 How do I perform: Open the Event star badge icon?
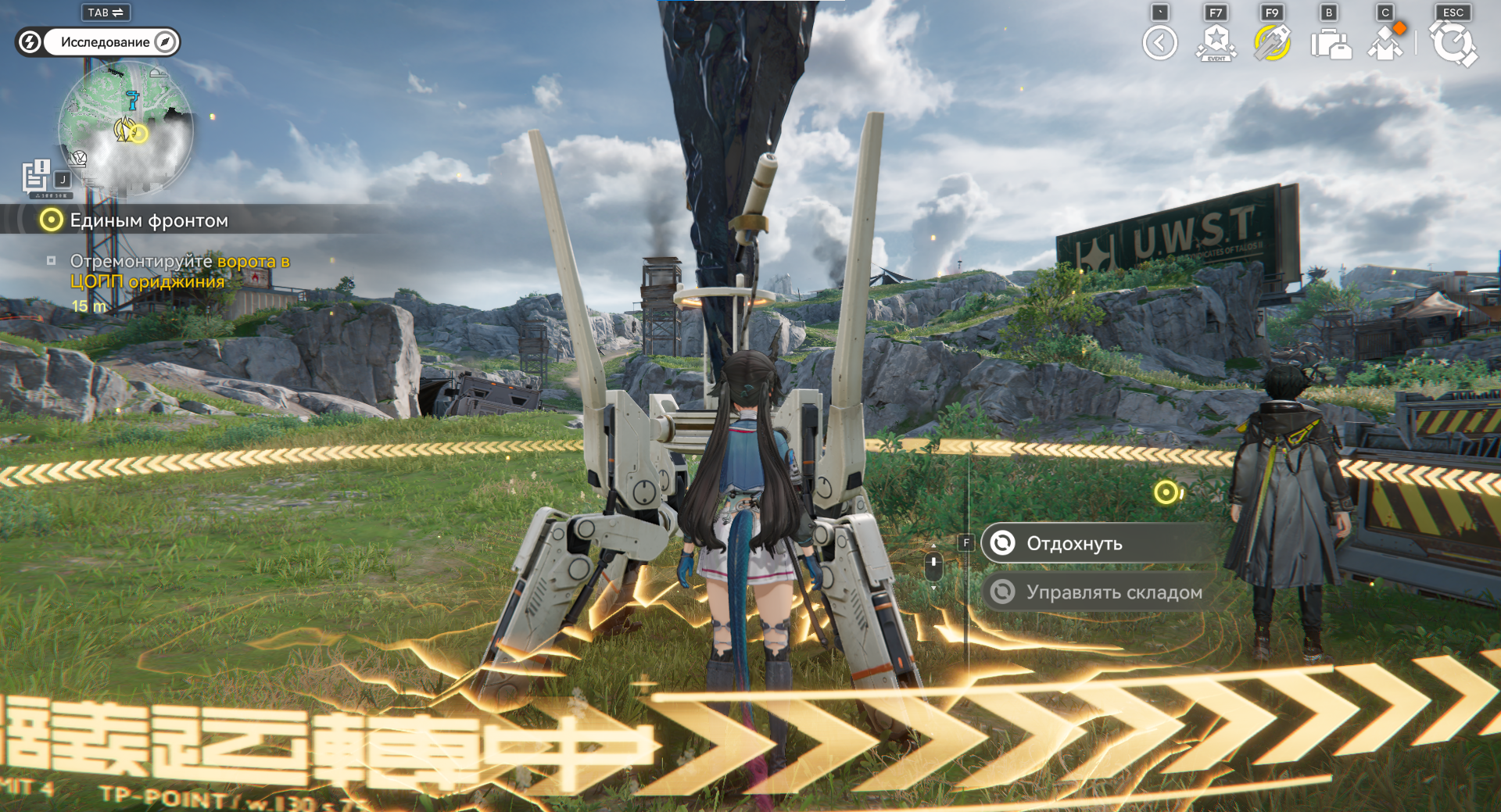point(1216,43)
